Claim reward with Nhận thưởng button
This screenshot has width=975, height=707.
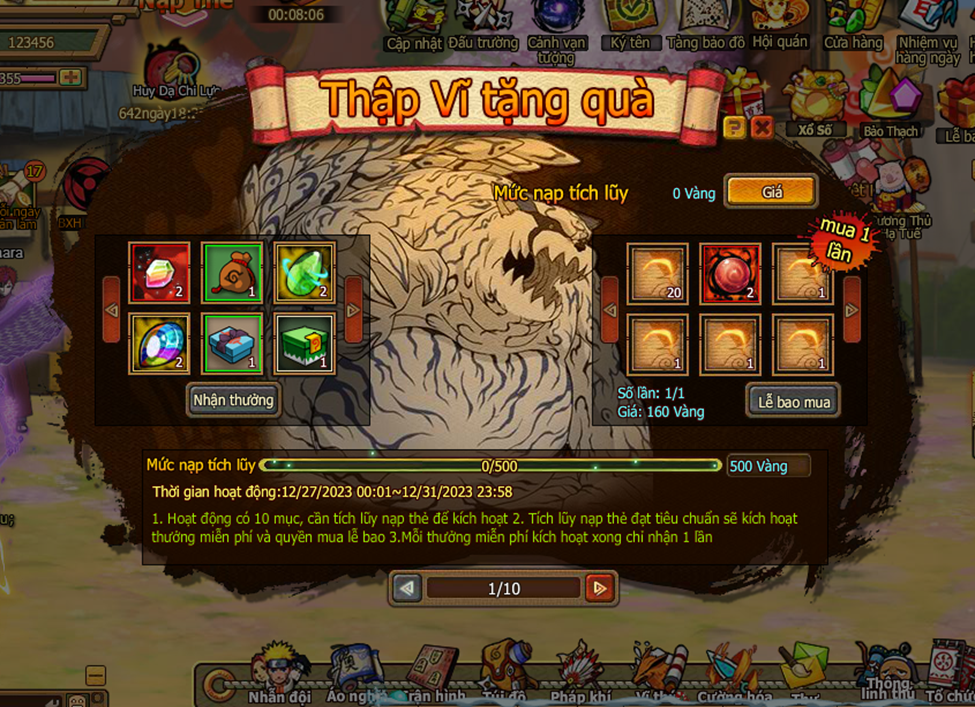click(232, 400)
